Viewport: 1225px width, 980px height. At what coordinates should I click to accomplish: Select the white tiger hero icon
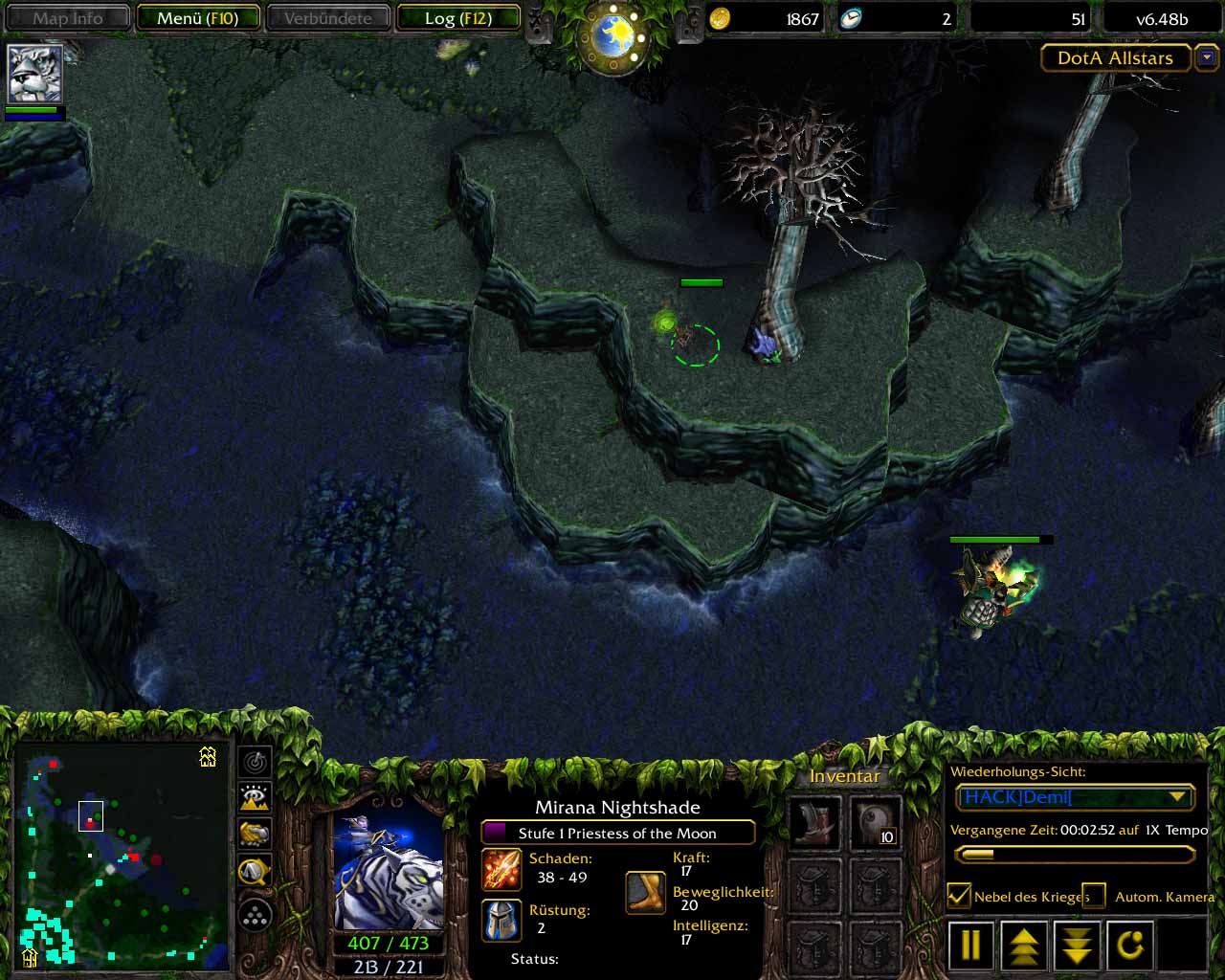pyautogui.click(x=35, y=73)
